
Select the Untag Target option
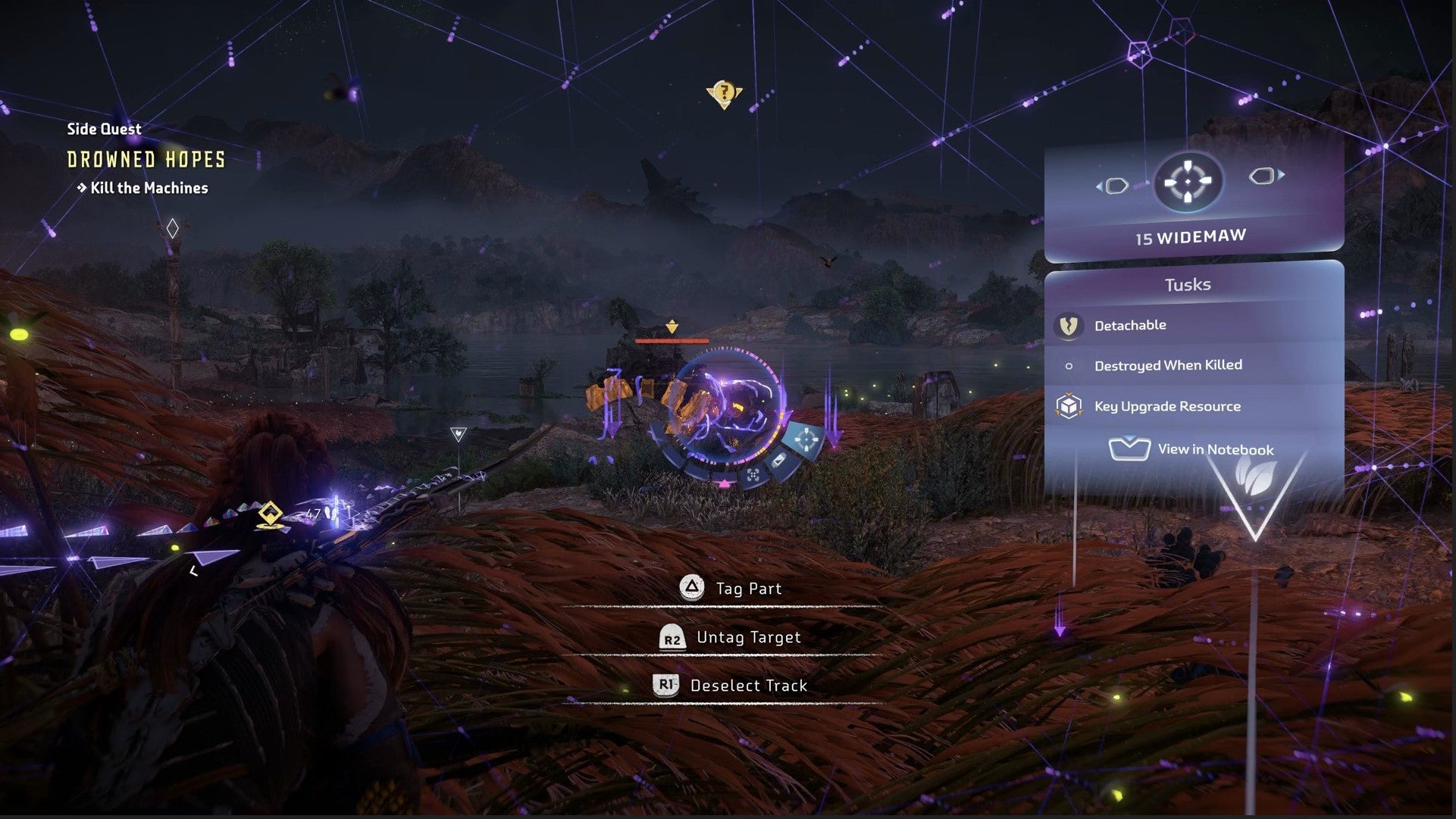pos(731,637)
